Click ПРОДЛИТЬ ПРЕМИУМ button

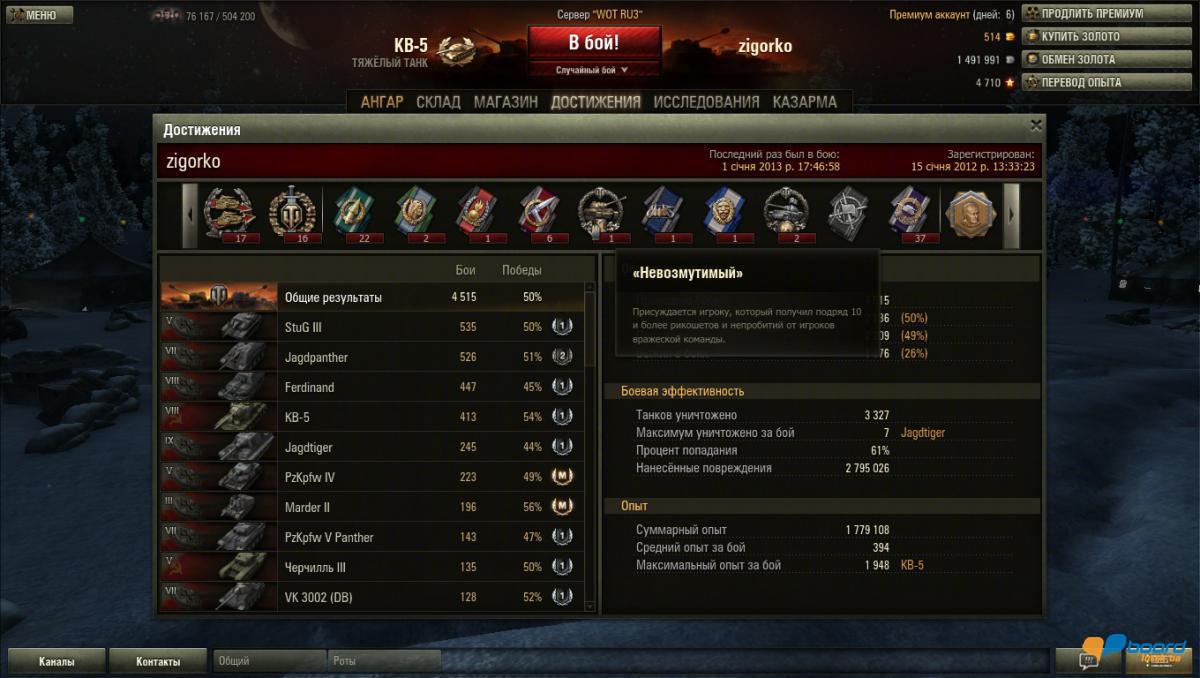(1091, 14)
